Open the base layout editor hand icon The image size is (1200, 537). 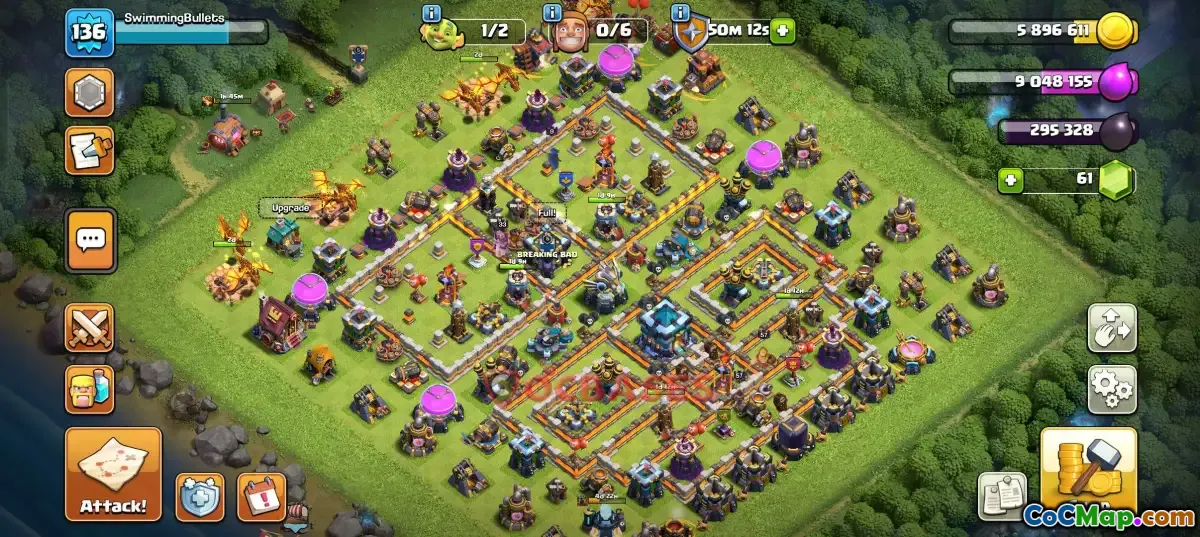pos(1112,328)
